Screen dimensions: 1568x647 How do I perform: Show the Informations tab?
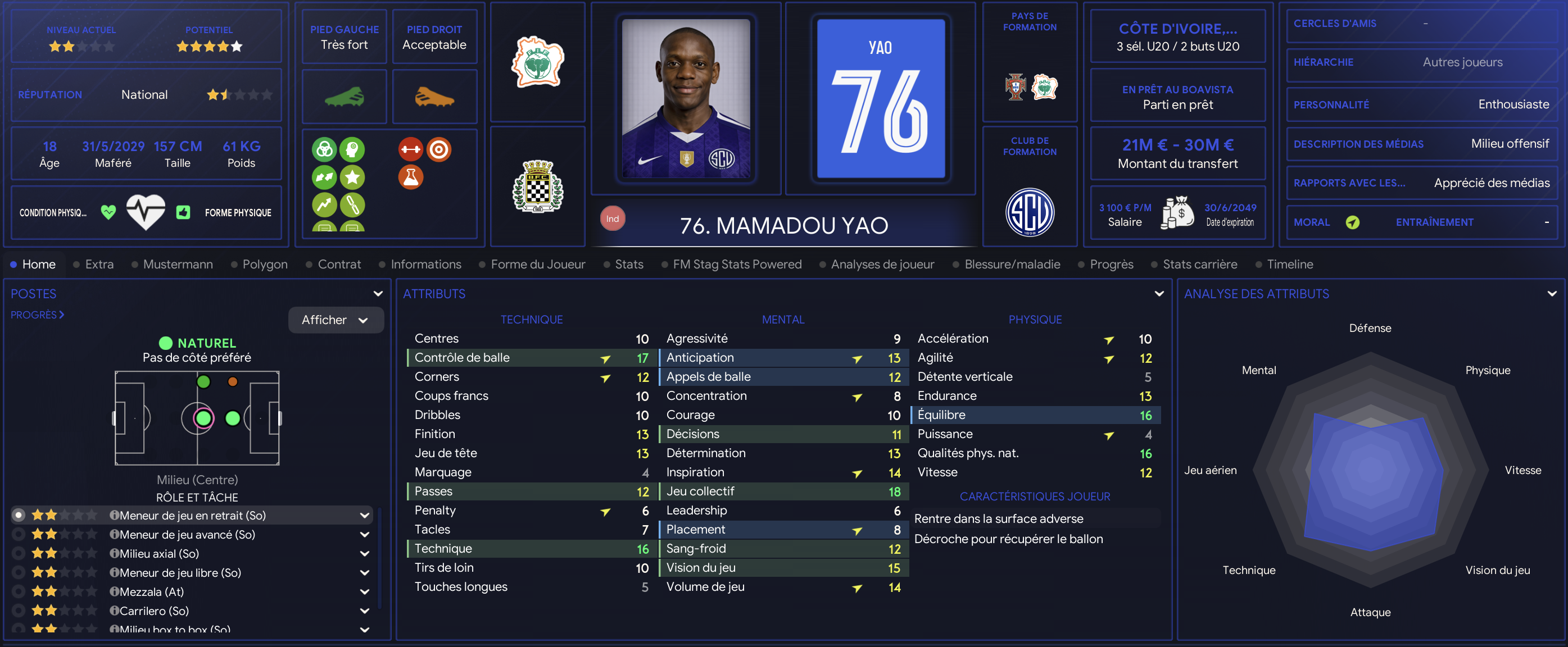point(425,265)
